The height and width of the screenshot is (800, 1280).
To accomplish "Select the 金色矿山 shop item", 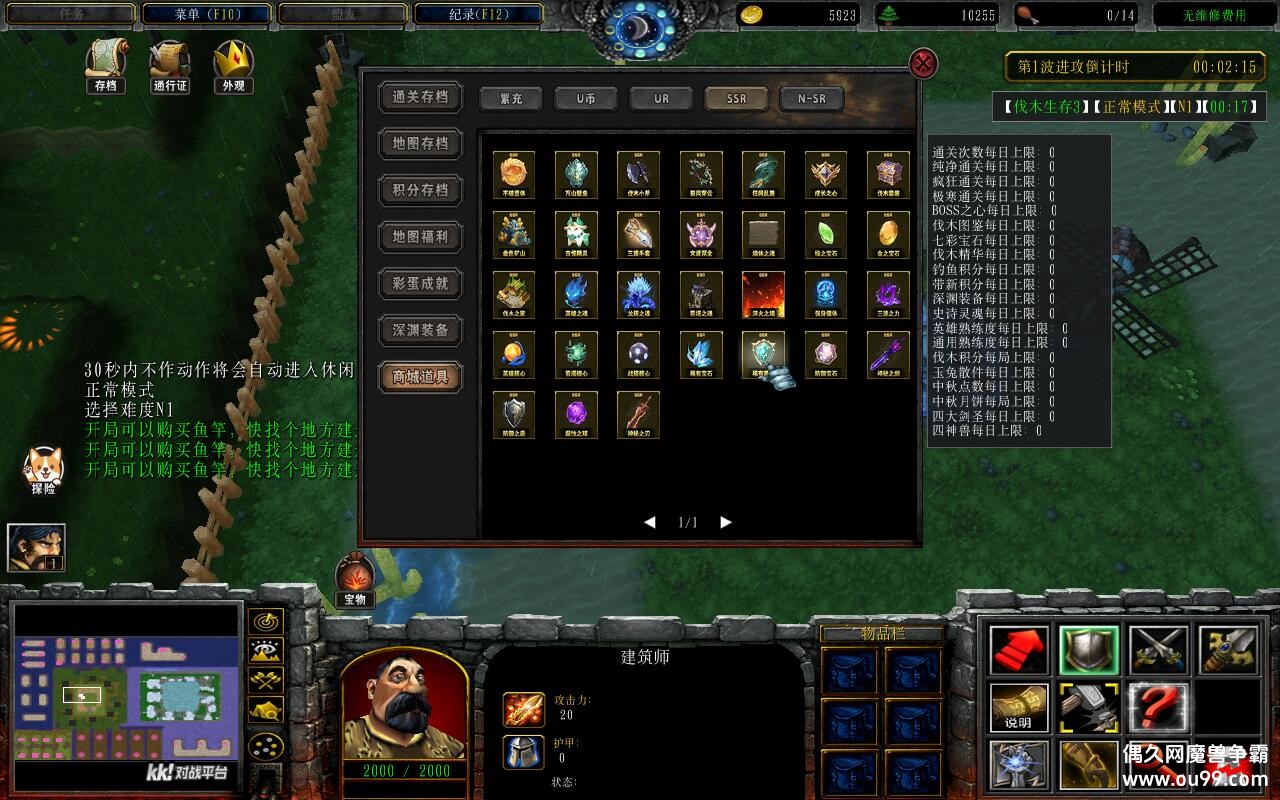I will click(514, 235).
